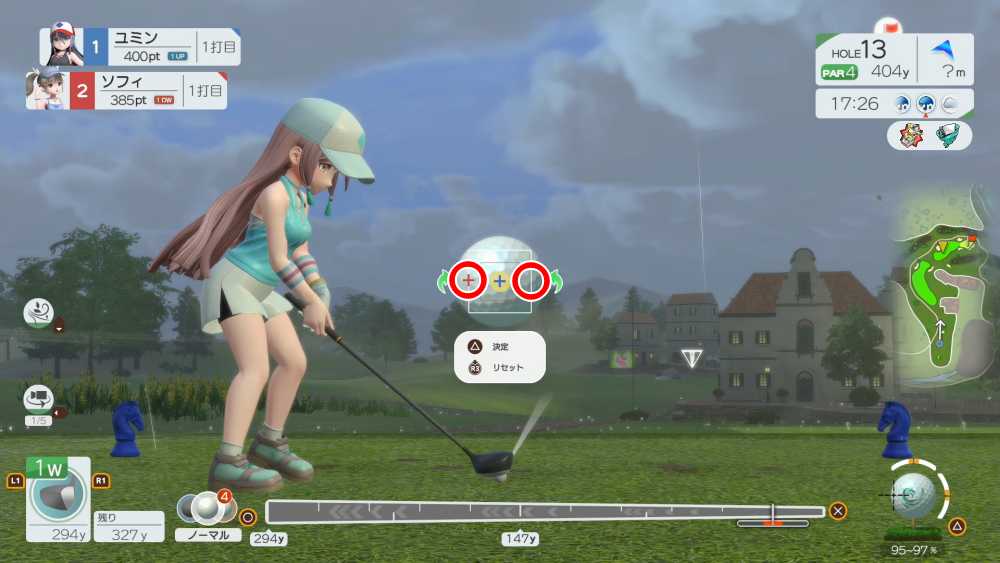The width and height of the screenshot is (1000, 563).
Task: Open the HOLE 13 info panel
Action: click(x=865, y=58)
